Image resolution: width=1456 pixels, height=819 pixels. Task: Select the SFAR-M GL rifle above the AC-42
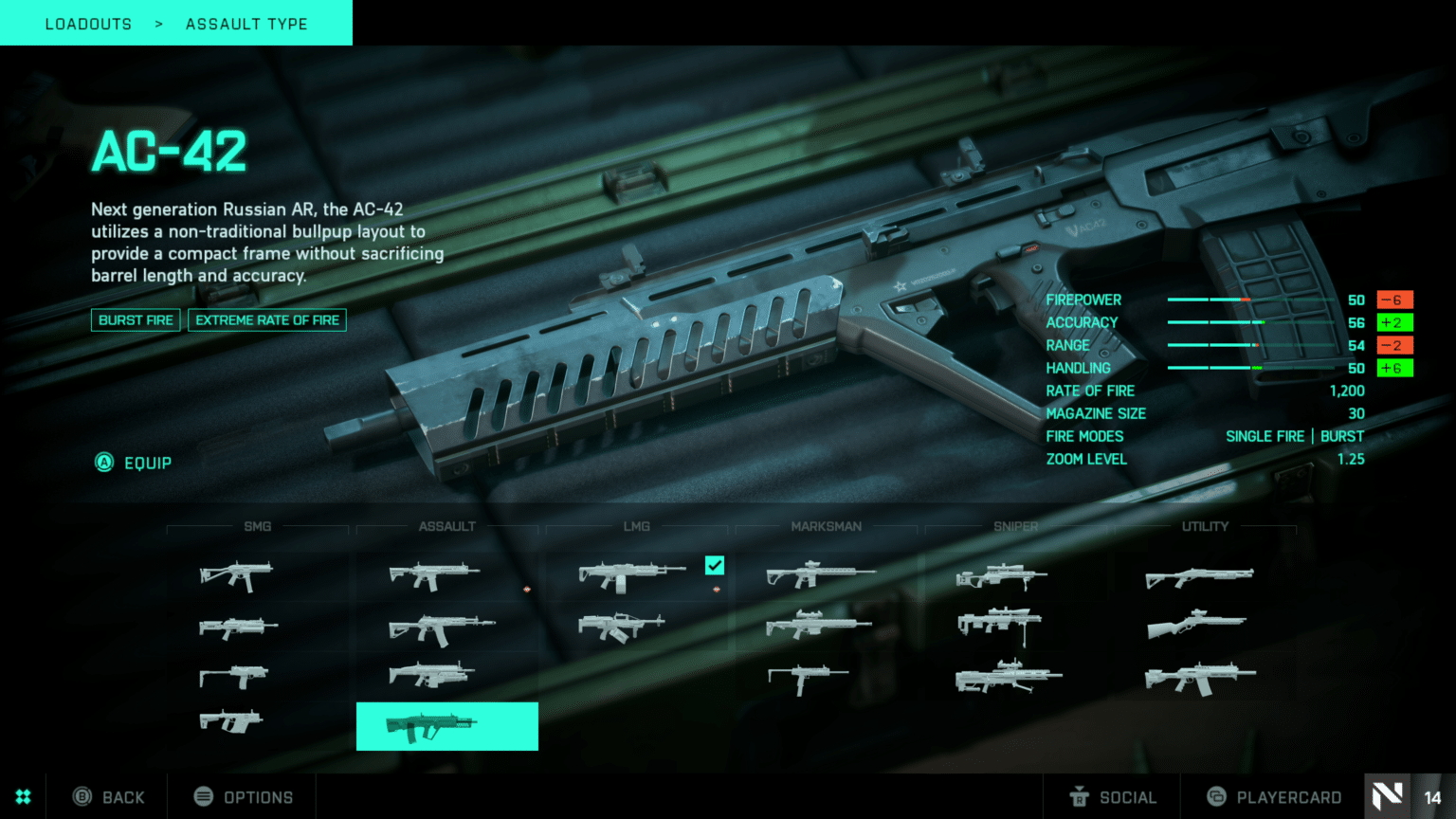coord(432,675)
